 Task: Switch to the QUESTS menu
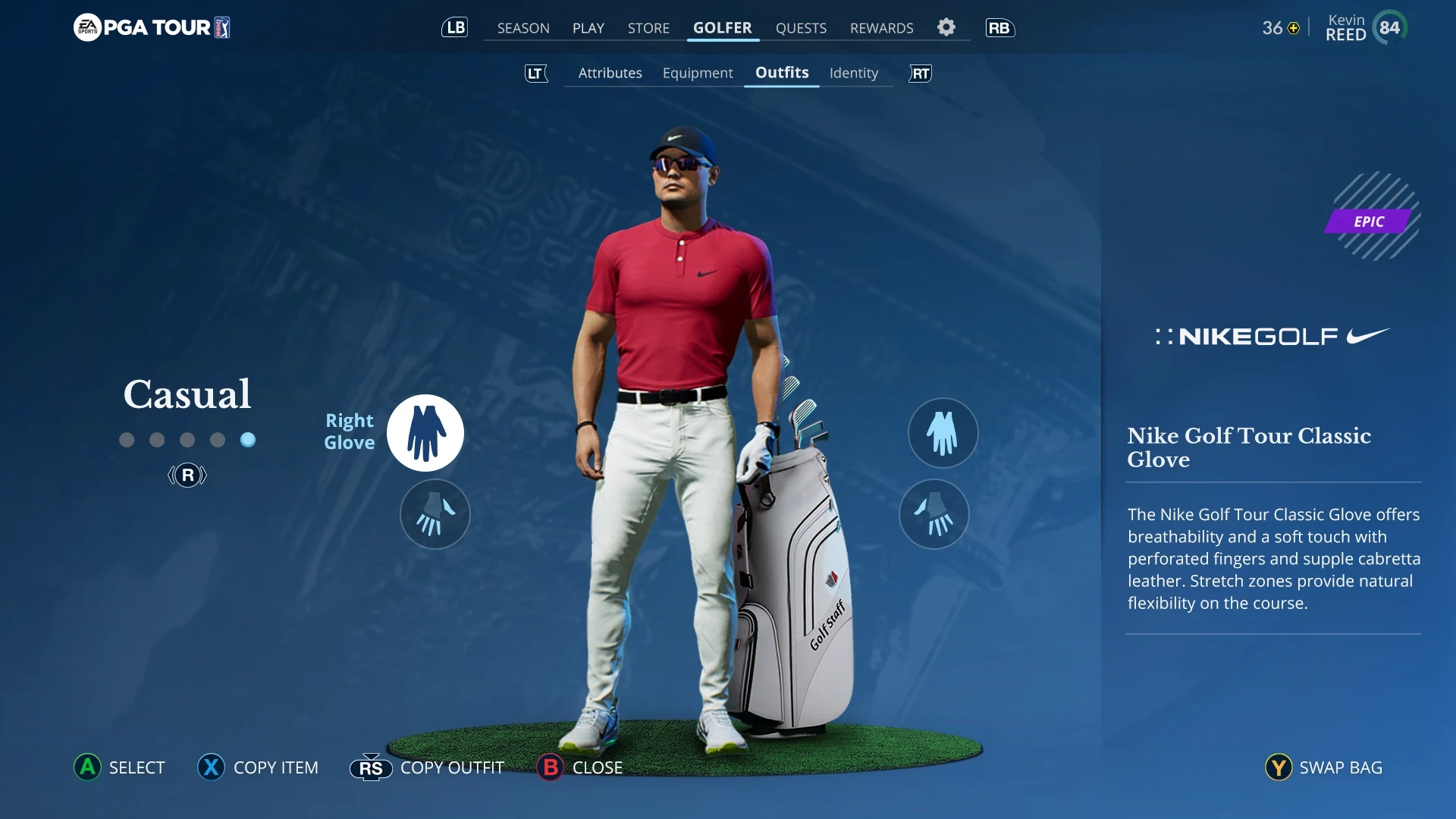click(x=801, y=28)
